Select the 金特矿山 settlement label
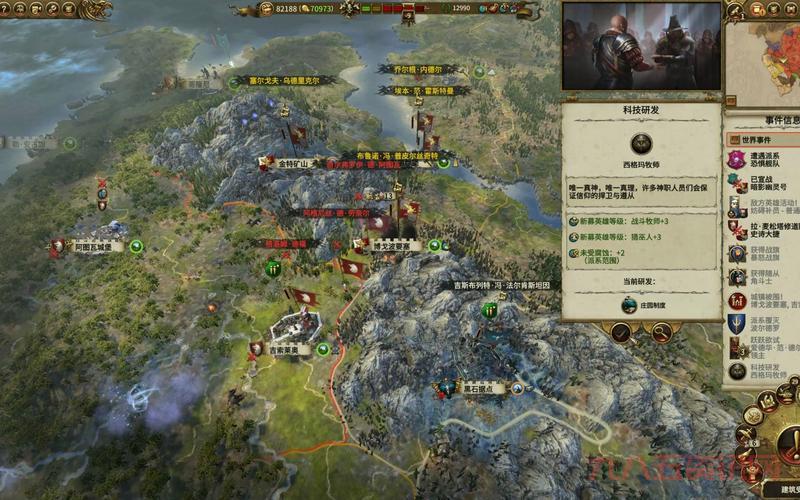This screenshot has width=800, height=500. click(297, 163)
